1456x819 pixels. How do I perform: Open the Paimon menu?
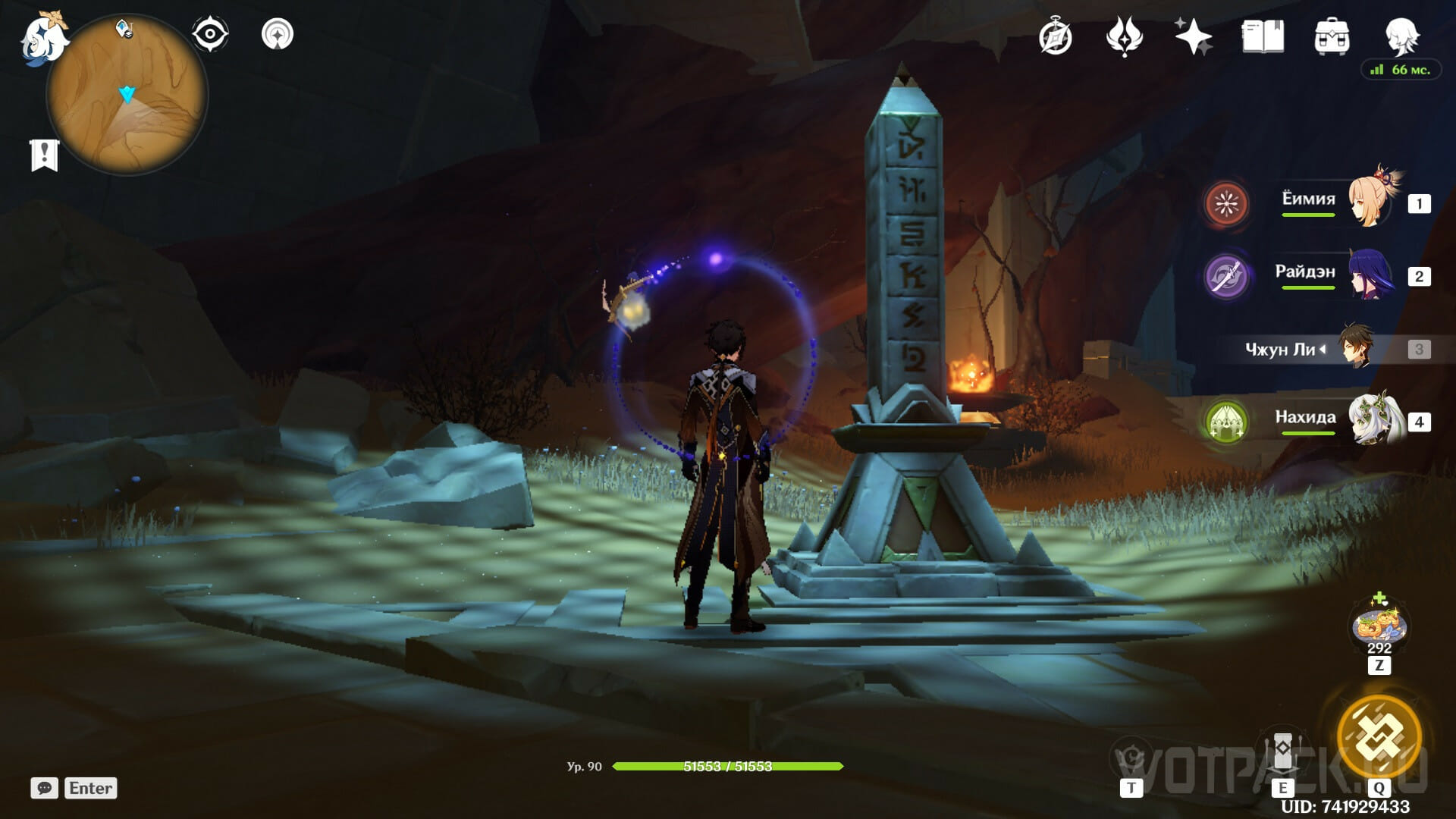point(43,38)
